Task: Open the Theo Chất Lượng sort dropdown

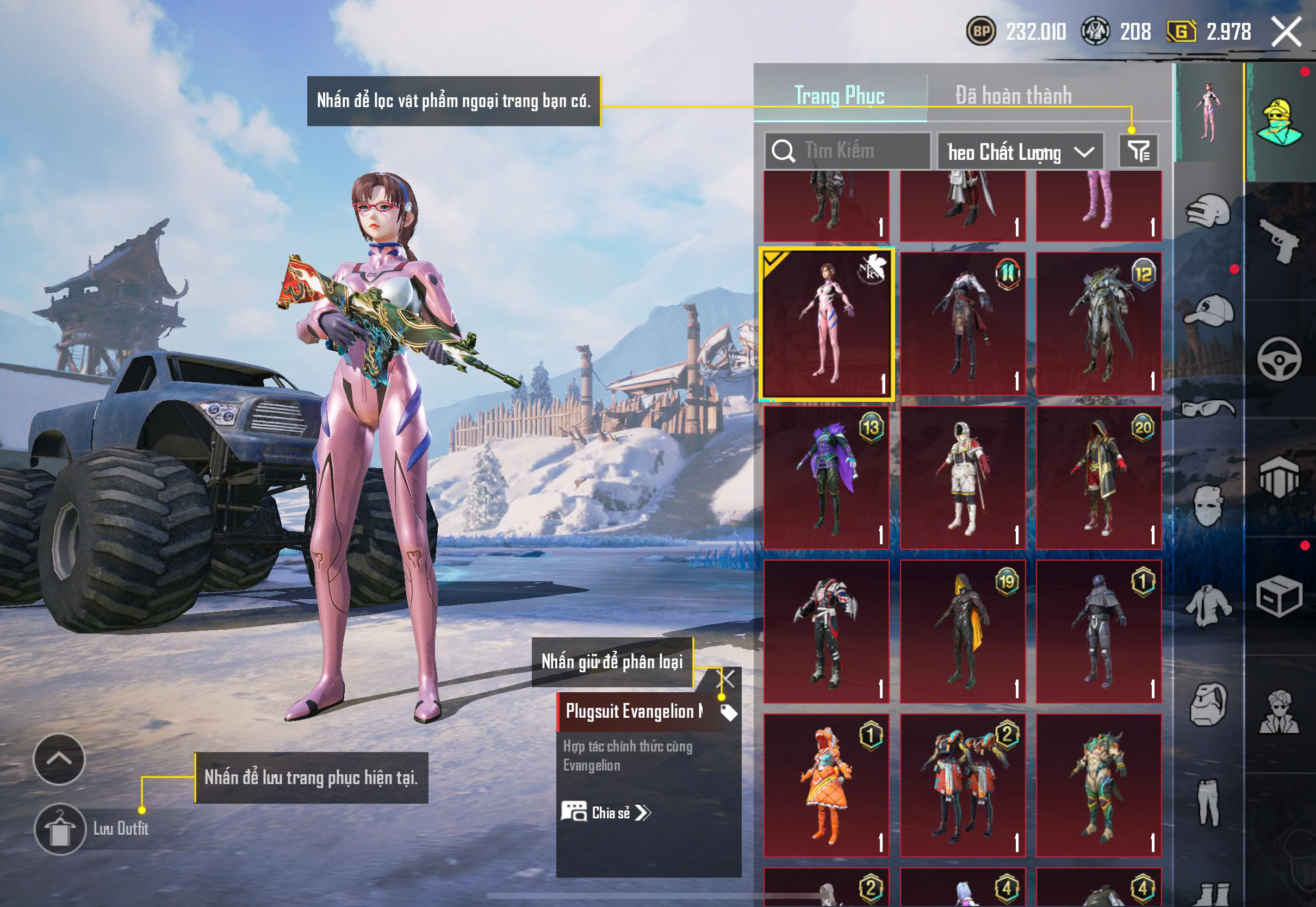Action: pos(1020,152)
